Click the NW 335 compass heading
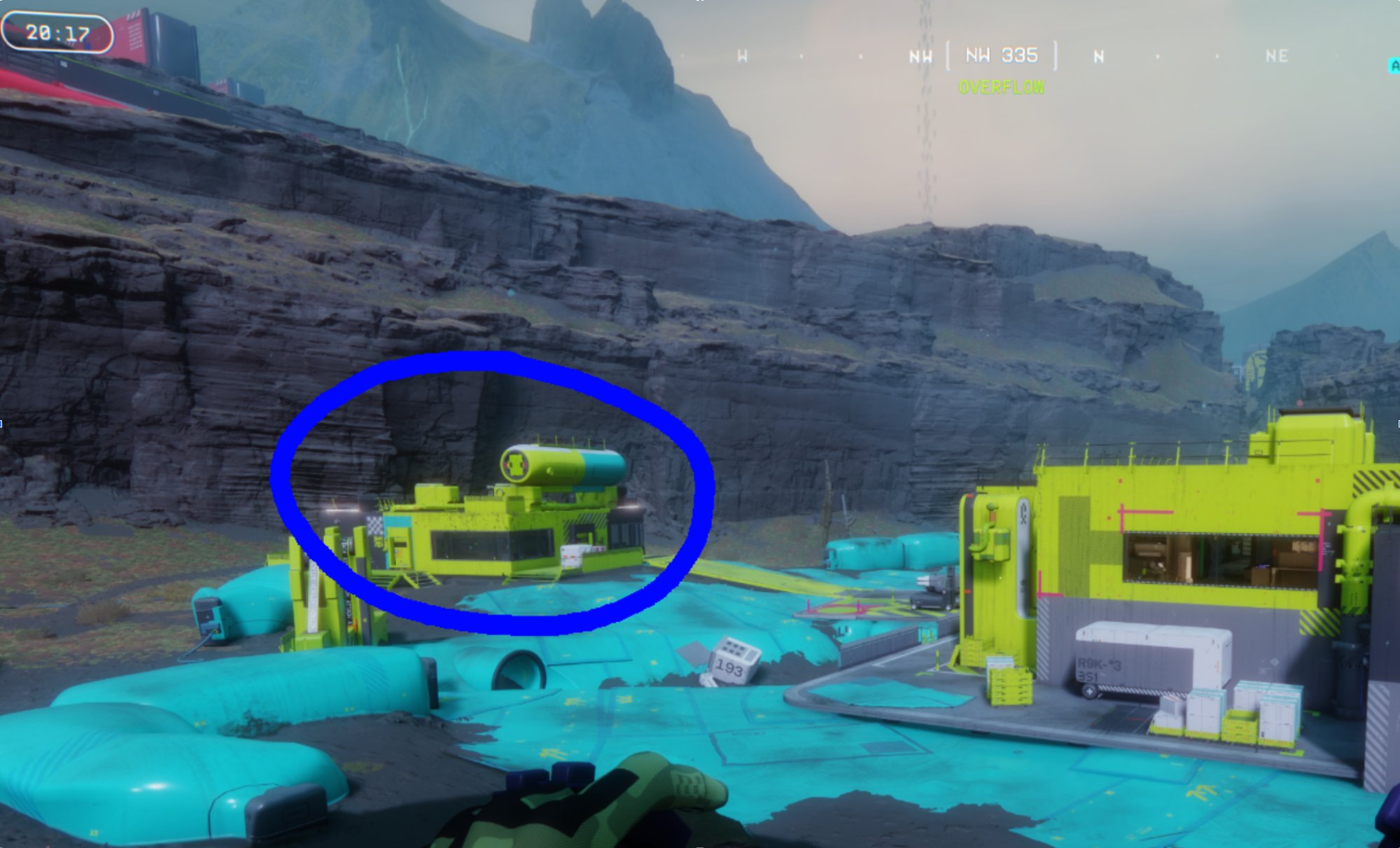This screenshot has width=1400, height=848. [x=1000, y=56]
